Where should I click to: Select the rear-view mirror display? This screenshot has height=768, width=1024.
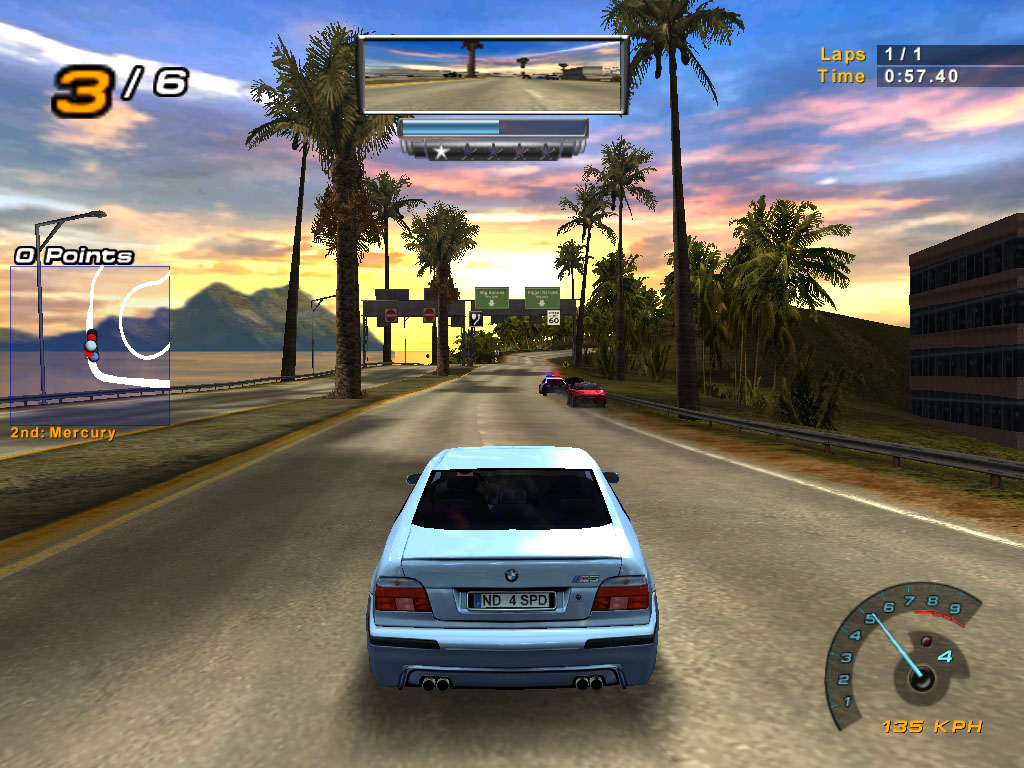click(492, 76)
